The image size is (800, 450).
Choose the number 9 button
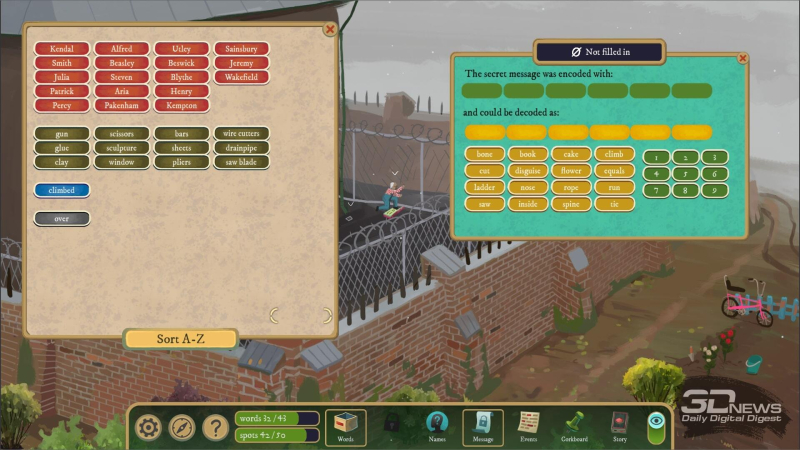coord(713,190)
